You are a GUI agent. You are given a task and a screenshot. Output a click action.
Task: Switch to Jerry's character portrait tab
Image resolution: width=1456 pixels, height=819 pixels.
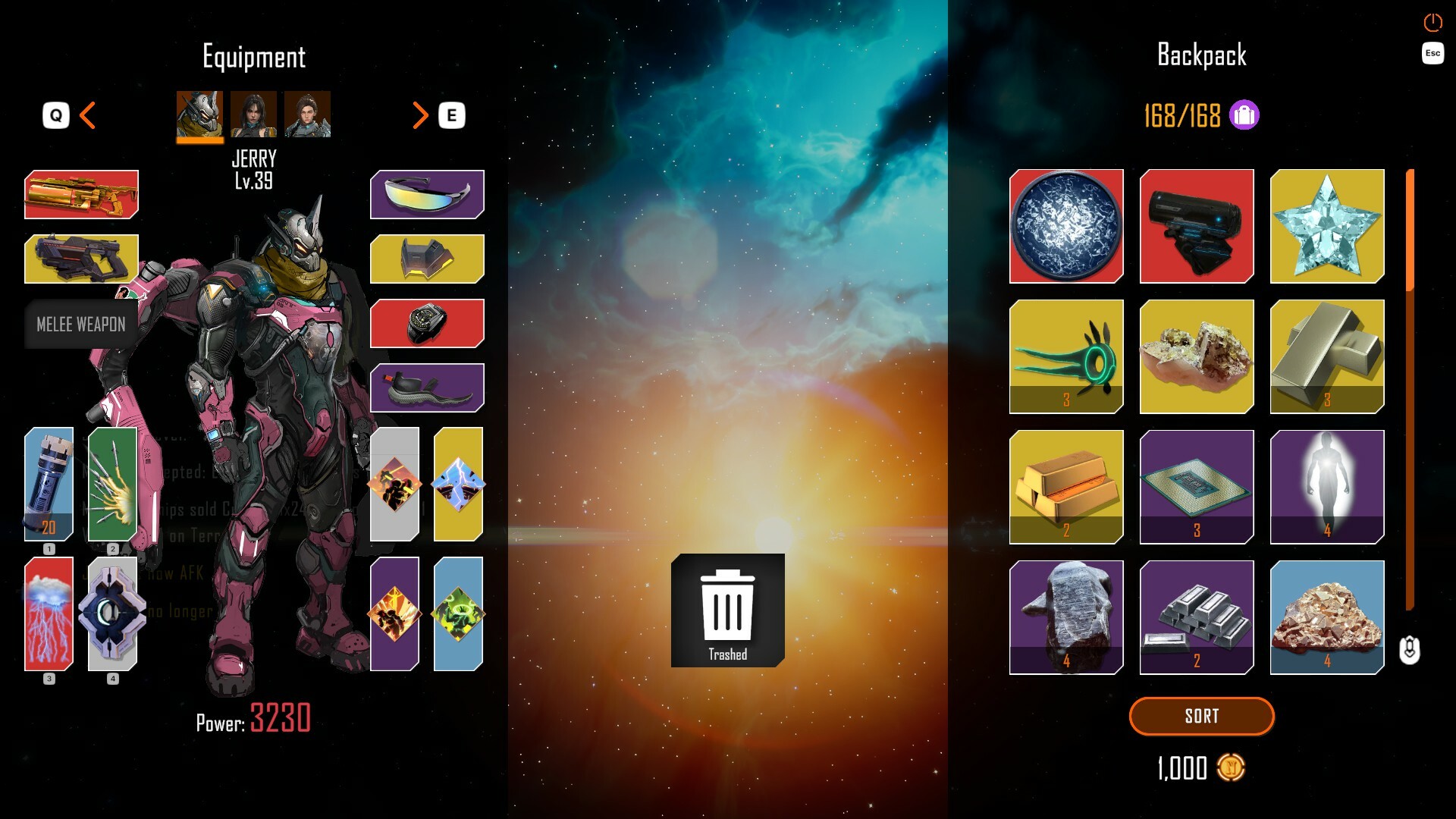pyautogui.click(x=200, y=115)
